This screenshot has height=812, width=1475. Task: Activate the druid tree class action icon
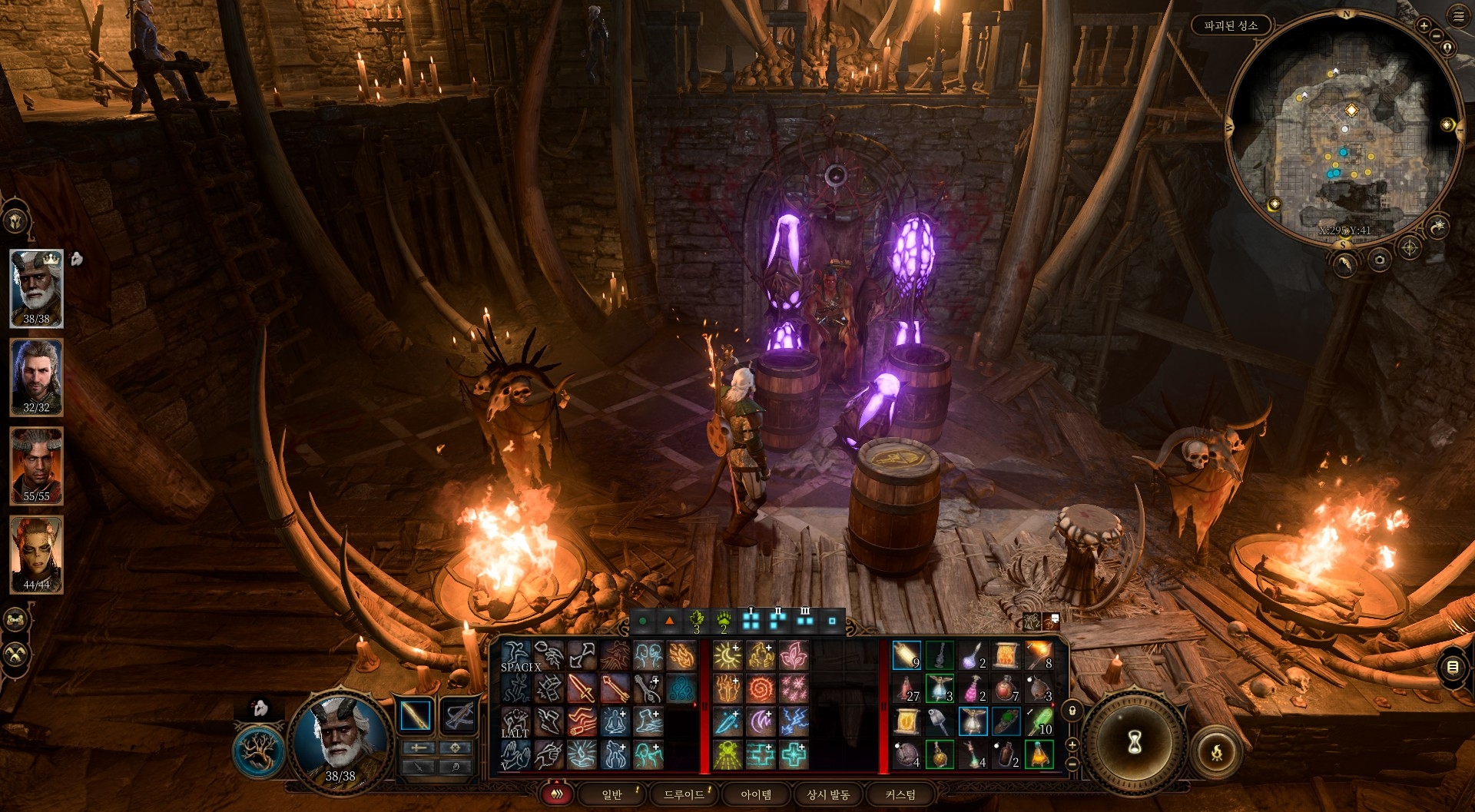(259, 751)
